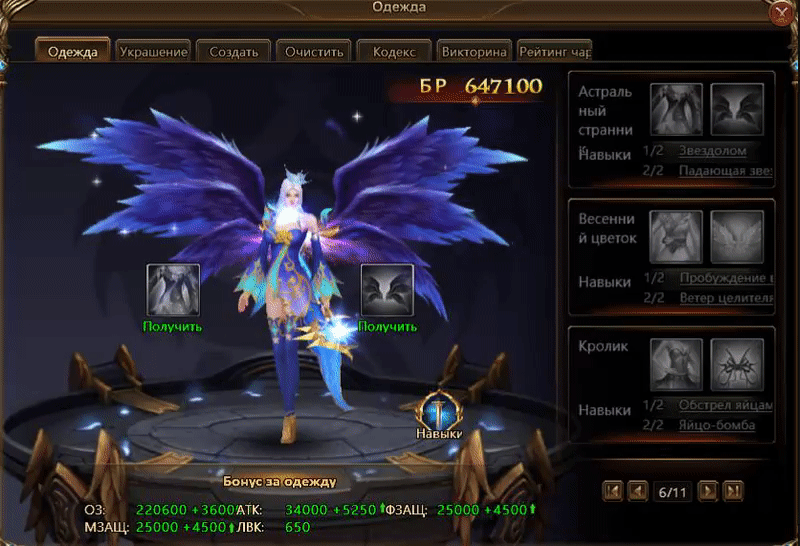Switch to the Рейтинг чар tab
Screen dimensions: 800x546
553,52
